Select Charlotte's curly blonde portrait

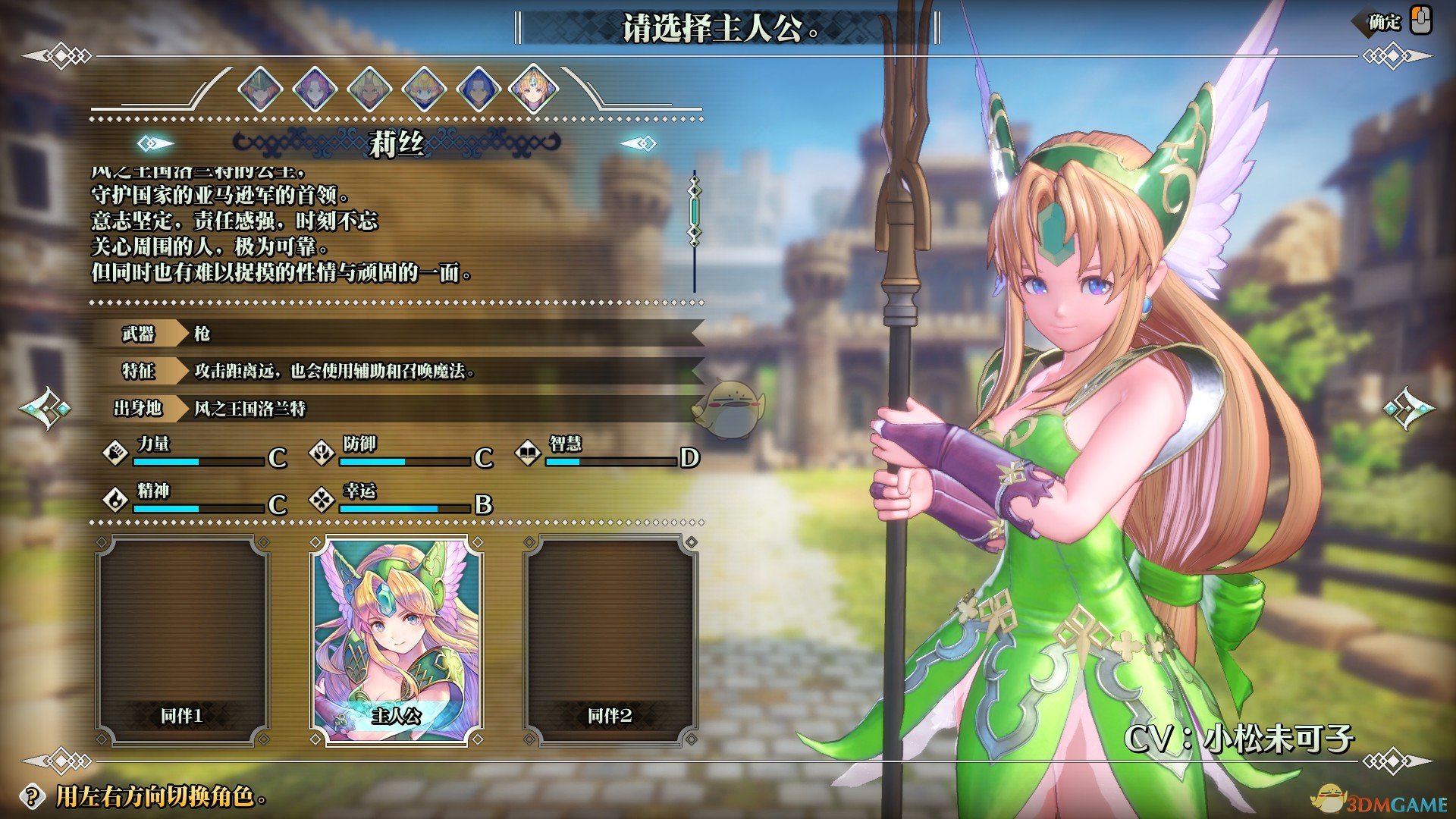pos(424,89)
